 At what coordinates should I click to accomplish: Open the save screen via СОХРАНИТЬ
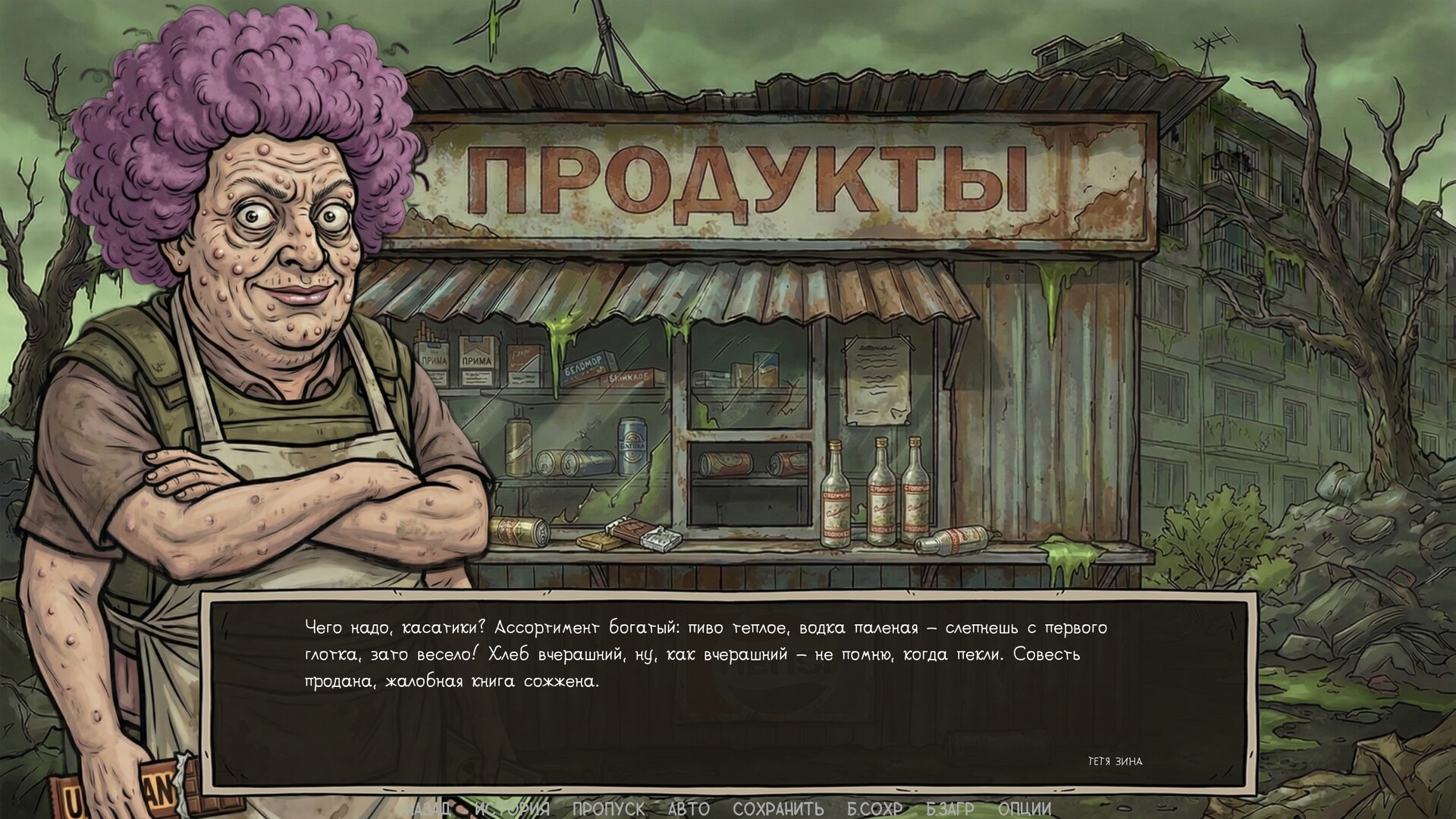pos(778,808)
